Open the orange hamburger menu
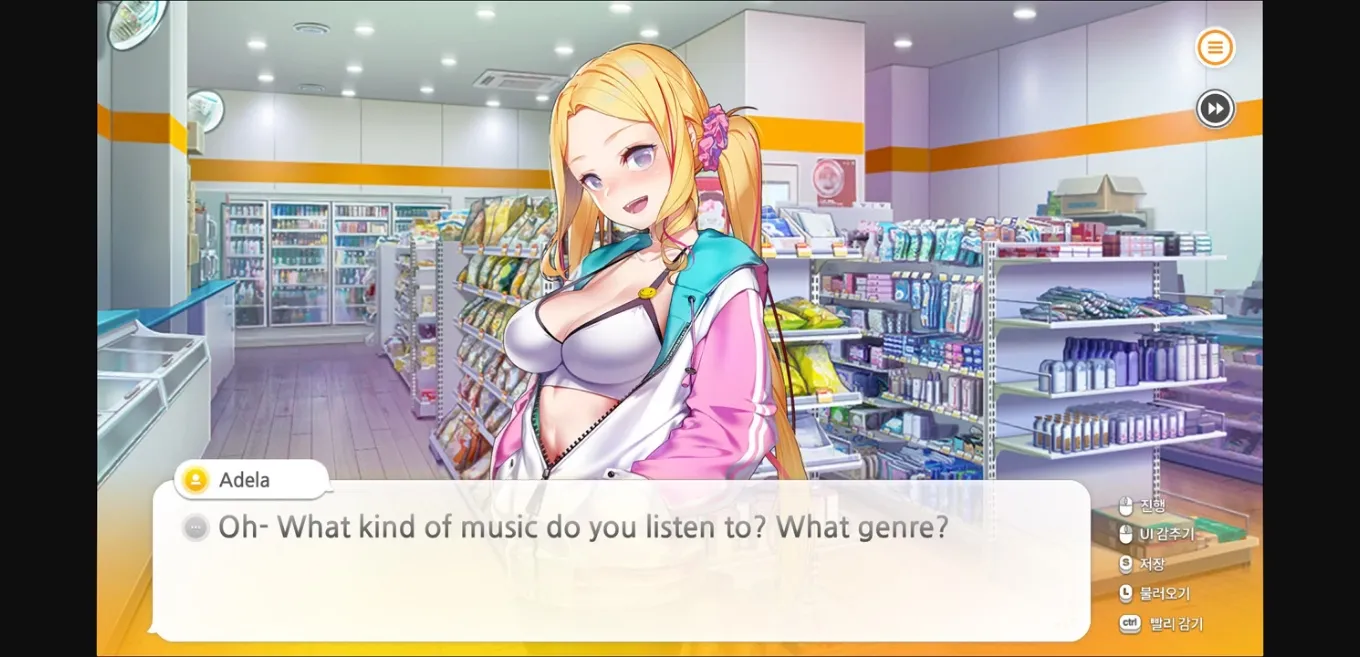 tap(1215, 47)
